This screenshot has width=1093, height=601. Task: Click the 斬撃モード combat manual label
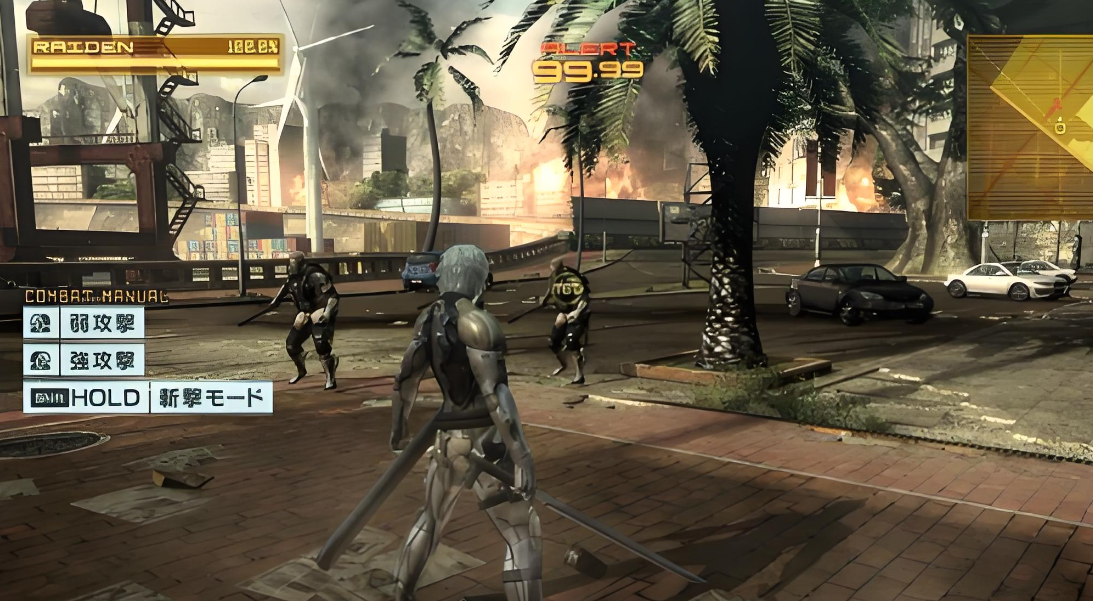(x=211, y=398)
